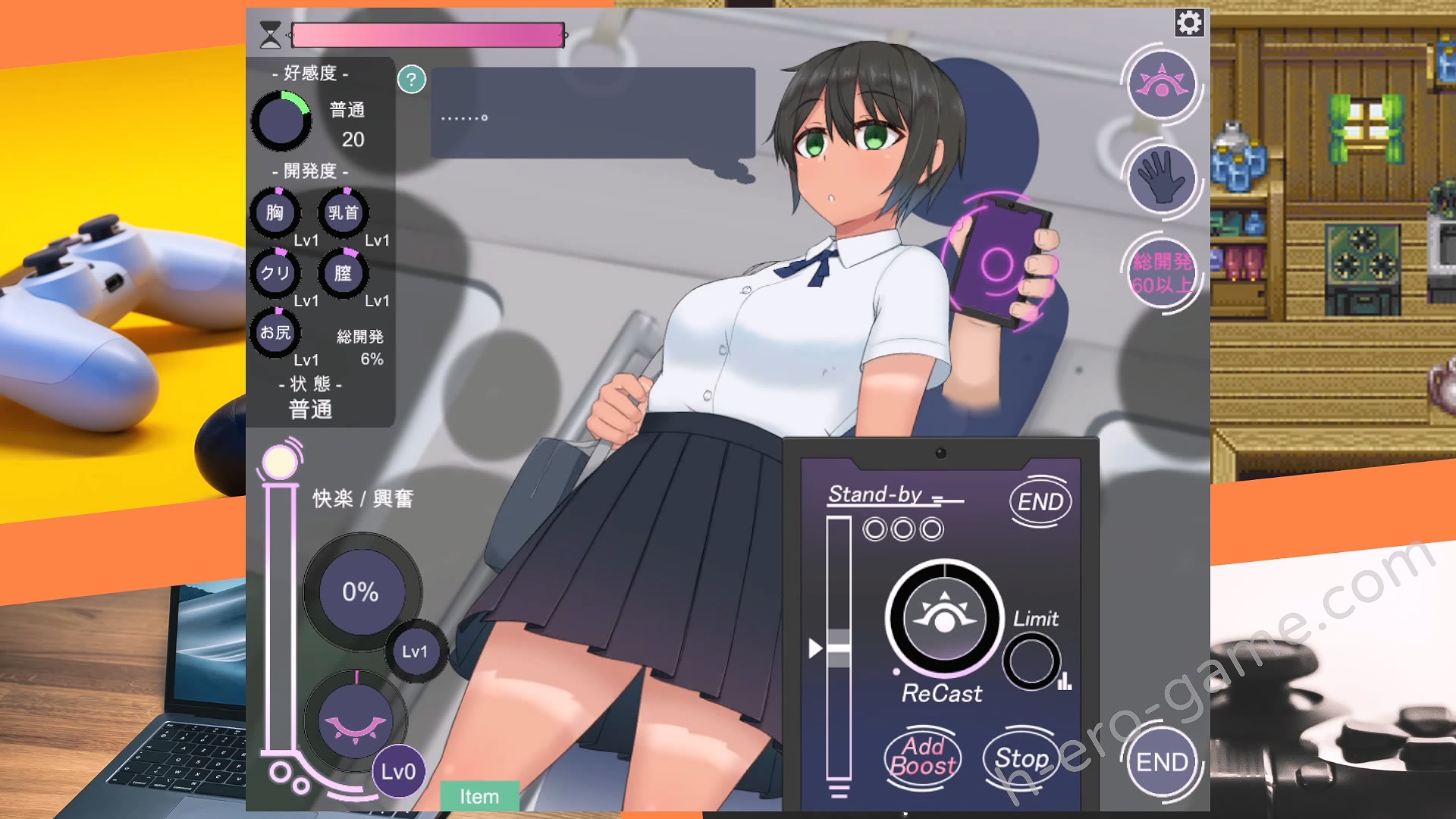Click the Lv1 round badge
Screen dimensions: 1456x819
pyautogui.click(x=415, y=651)
